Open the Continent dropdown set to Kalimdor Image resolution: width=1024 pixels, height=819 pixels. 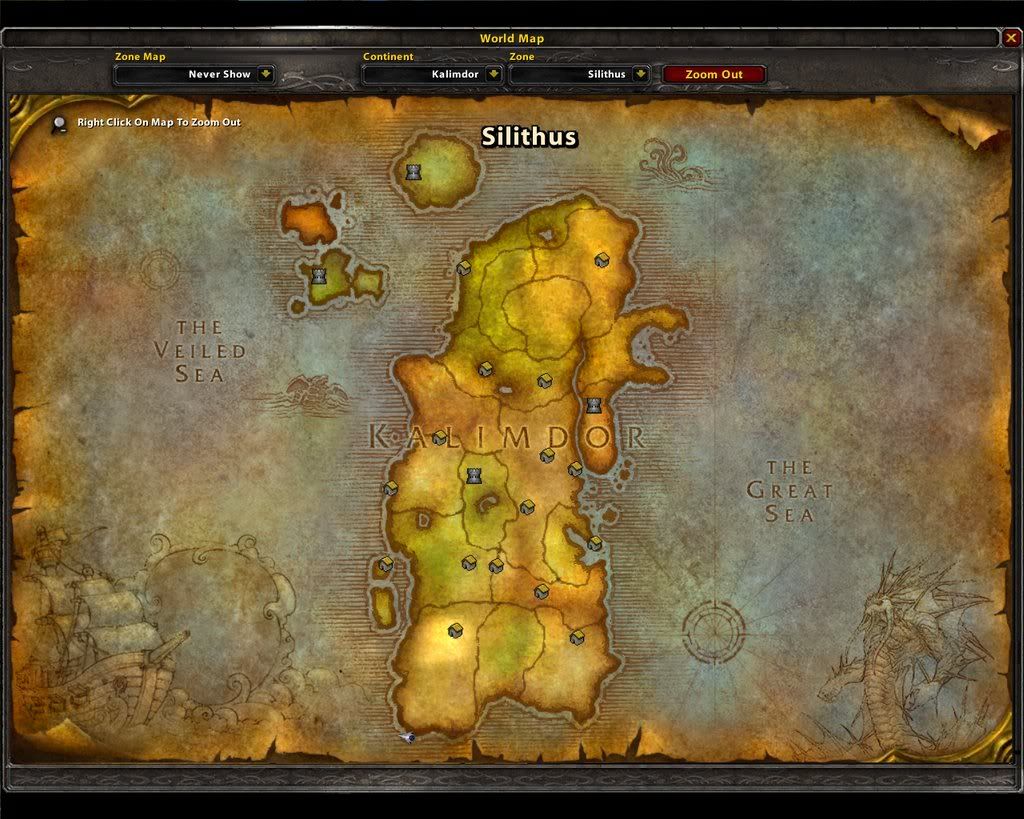tap(494, 74)
